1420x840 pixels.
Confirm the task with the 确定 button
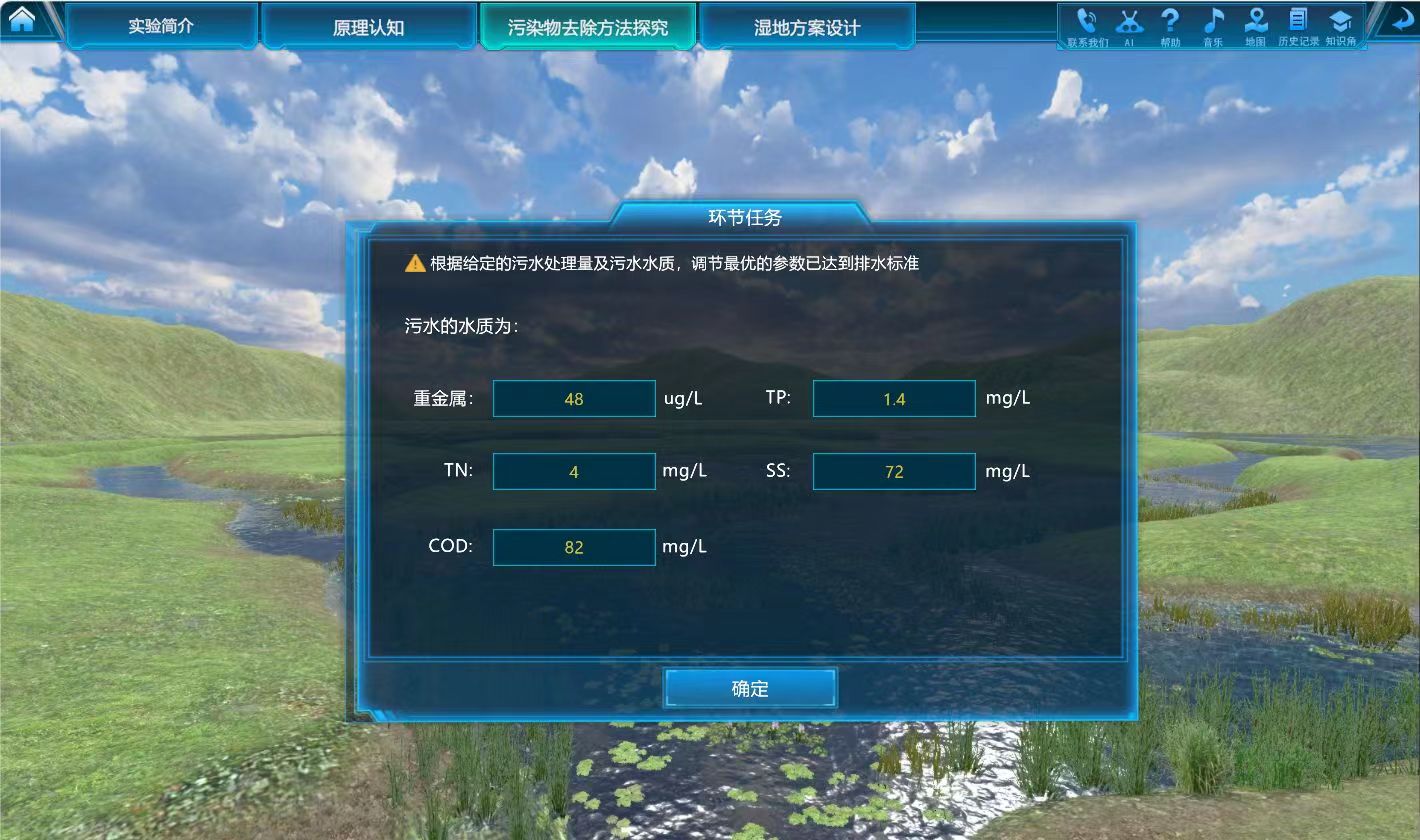750,688
